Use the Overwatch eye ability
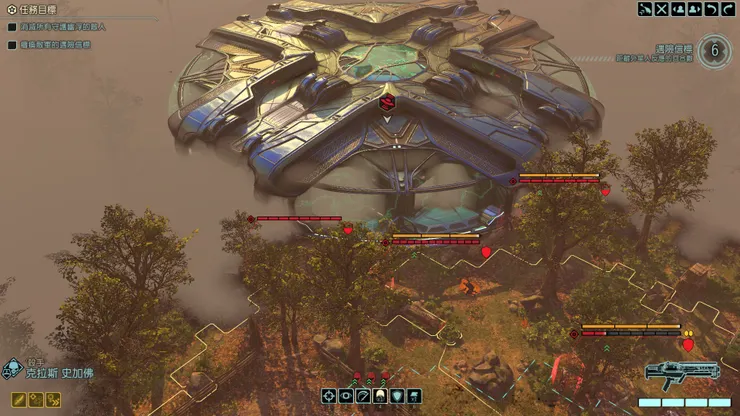740x416 pixels. 346,397
